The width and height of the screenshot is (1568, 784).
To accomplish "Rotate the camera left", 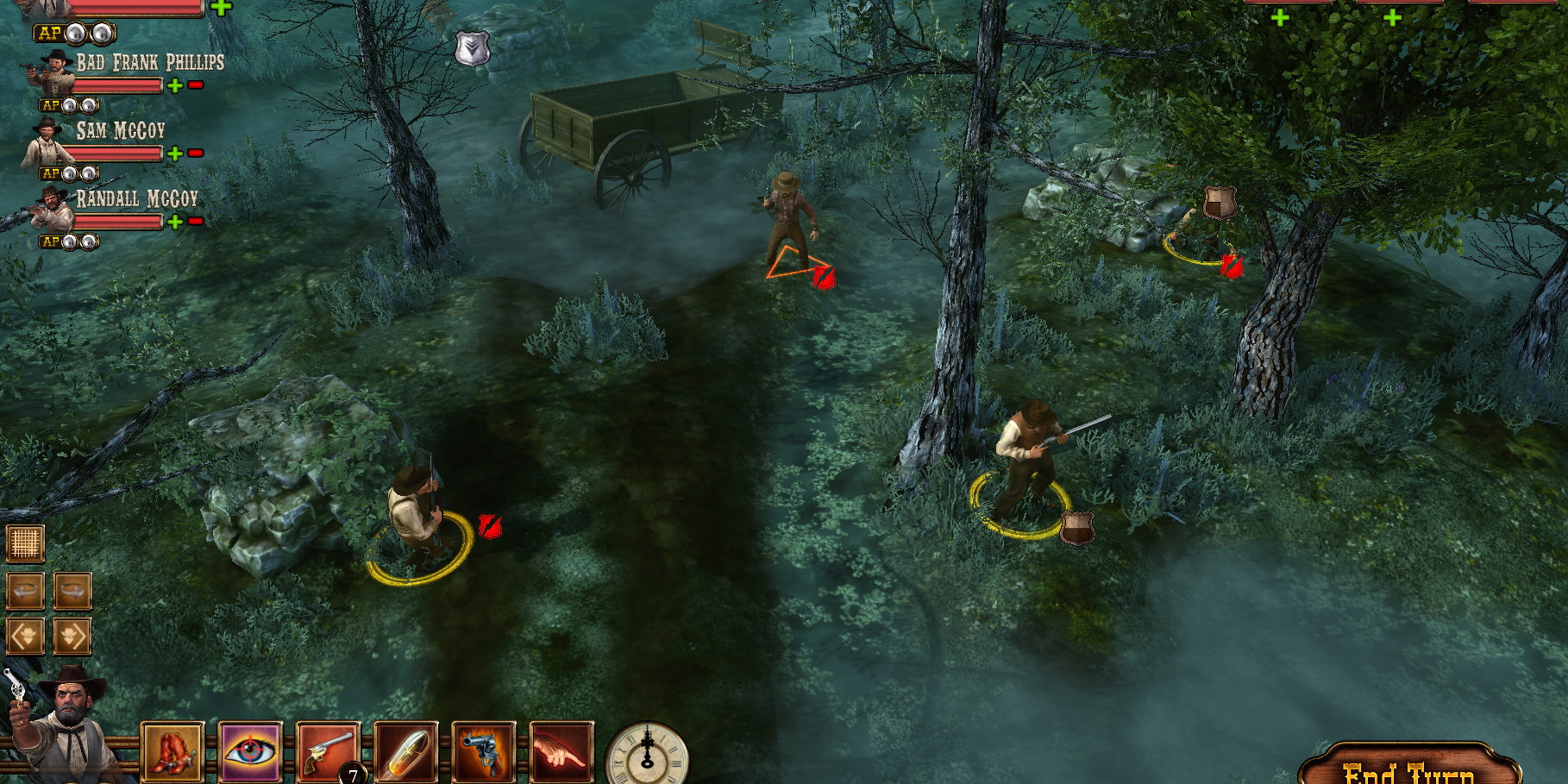I will tap(26, 591).
